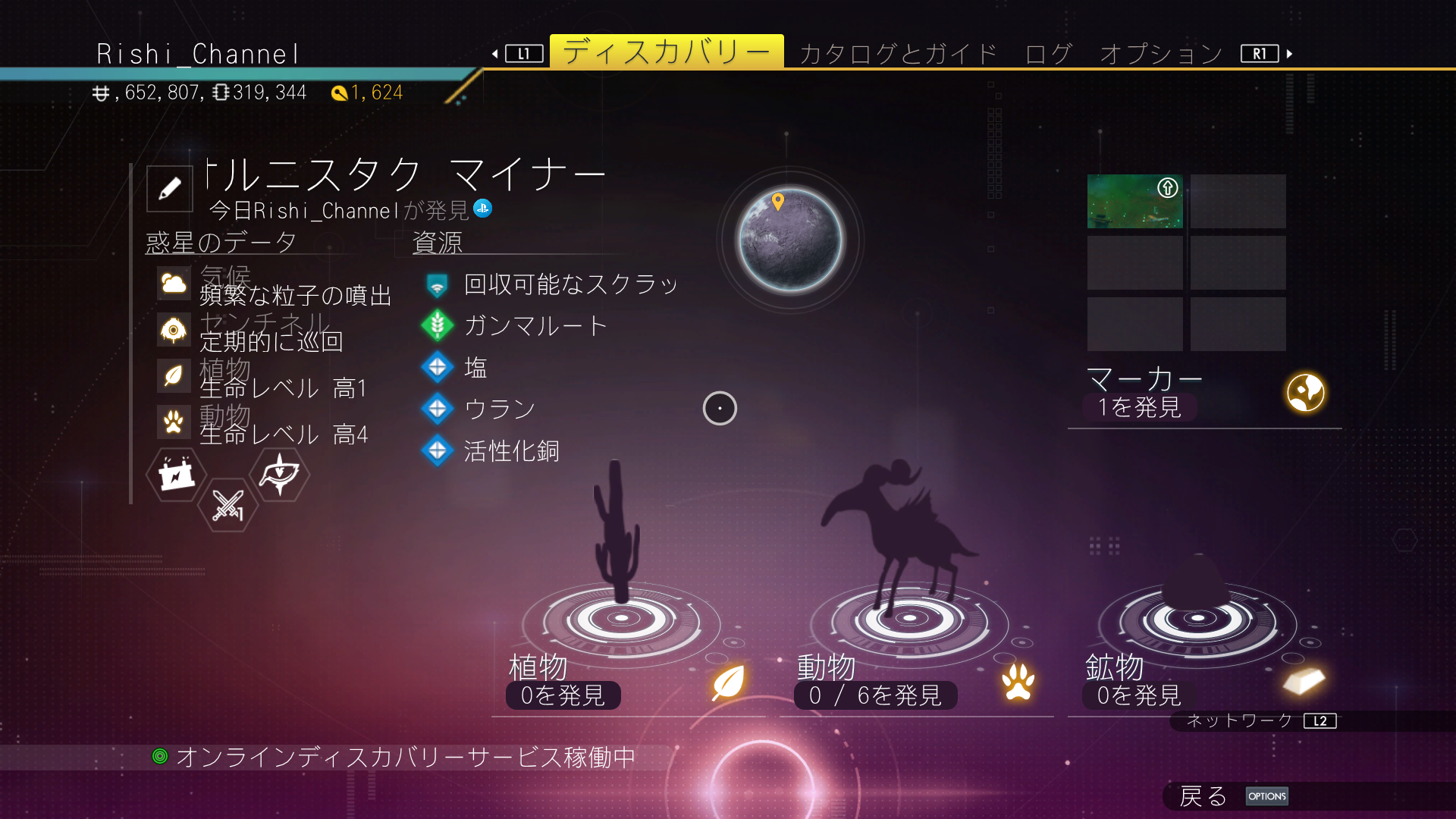Click the pencil rename planet button
Viewport: 1456px width, 819px height.
(170, 189)
